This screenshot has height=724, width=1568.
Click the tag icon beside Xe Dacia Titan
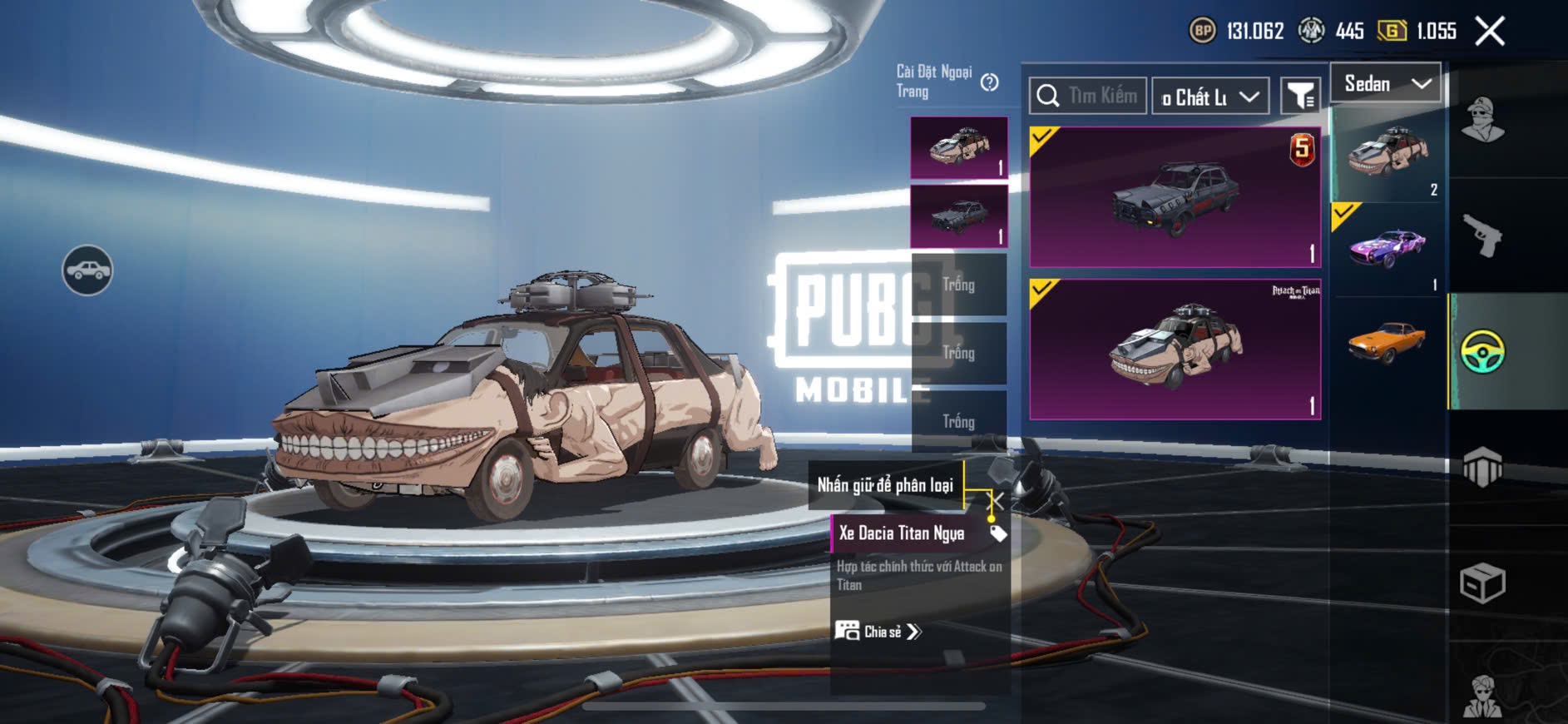(x=997, y=533)
